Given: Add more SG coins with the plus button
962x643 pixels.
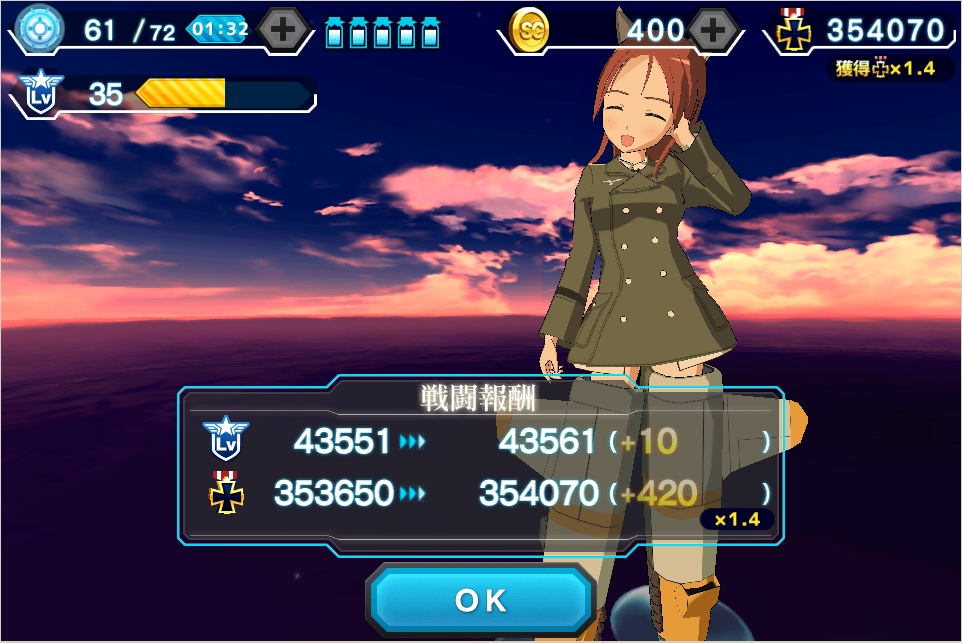Looking at the screenshot, I should [712, 30].
